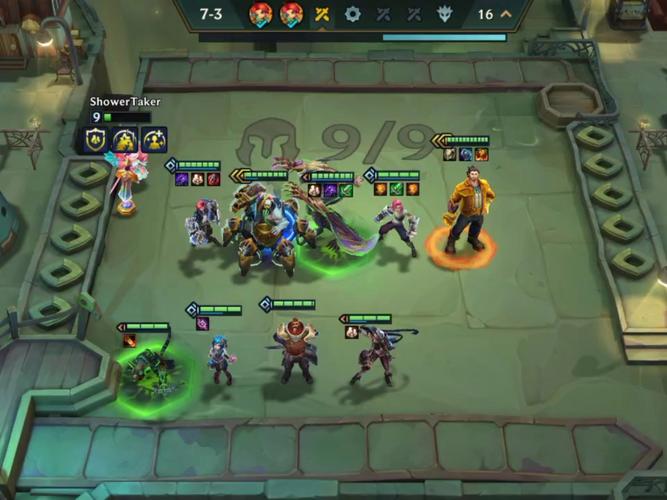Show ShowerTaker's figure-with-plus augment icon
The height and width of the screenshot is (500, 667).
[x=153, y=141]
